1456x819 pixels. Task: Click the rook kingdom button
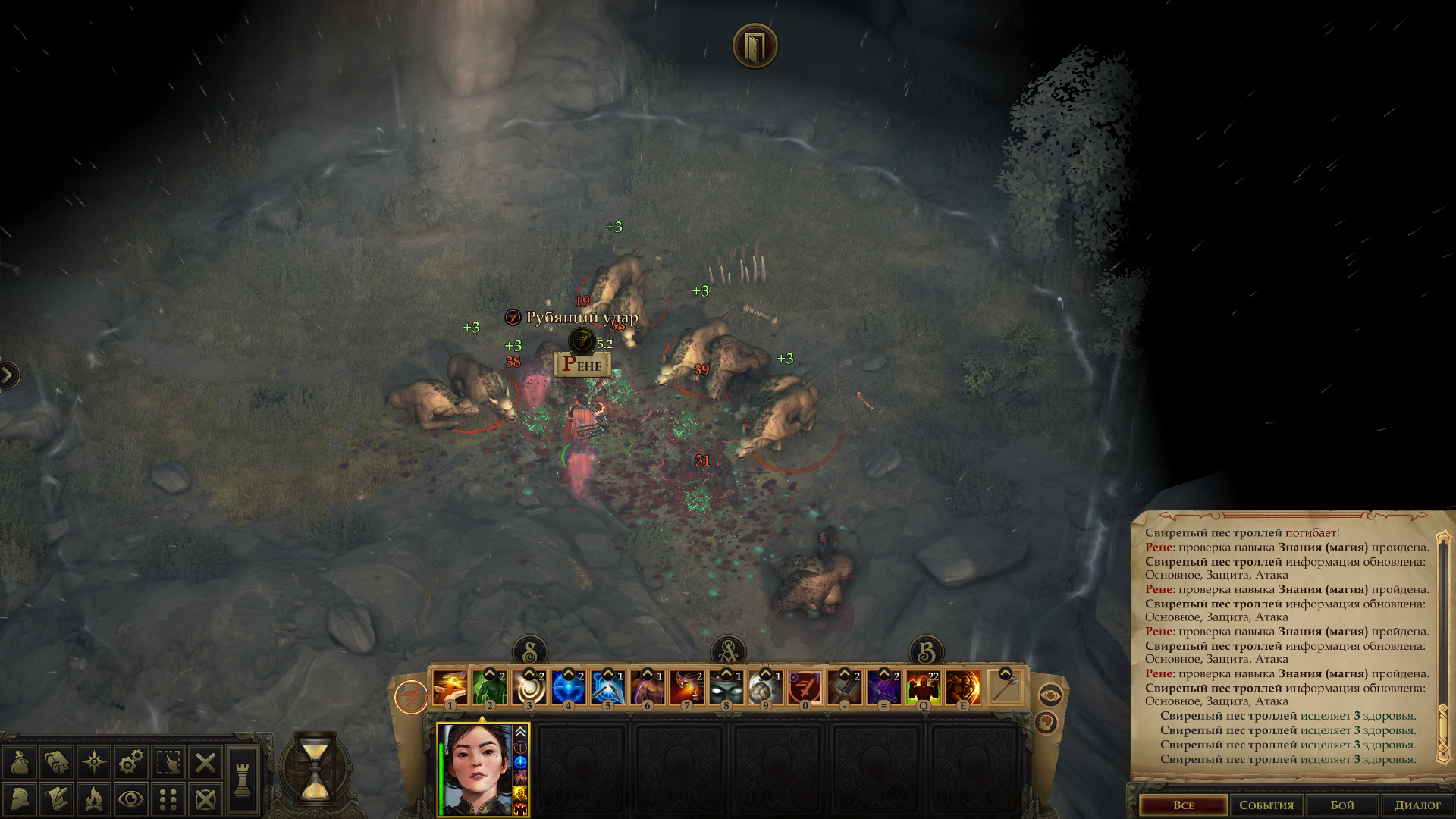coord(243,780)
